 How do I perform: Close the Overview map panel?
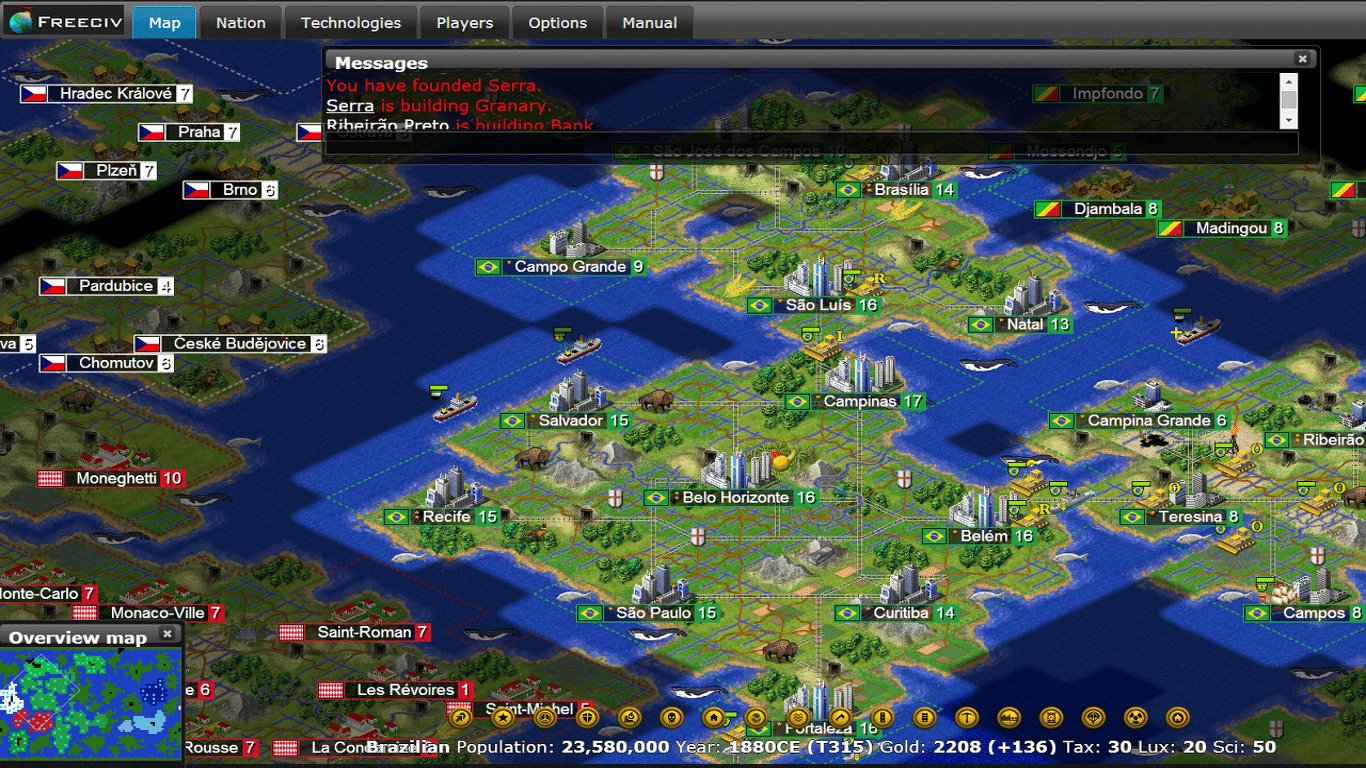(167, 634)
